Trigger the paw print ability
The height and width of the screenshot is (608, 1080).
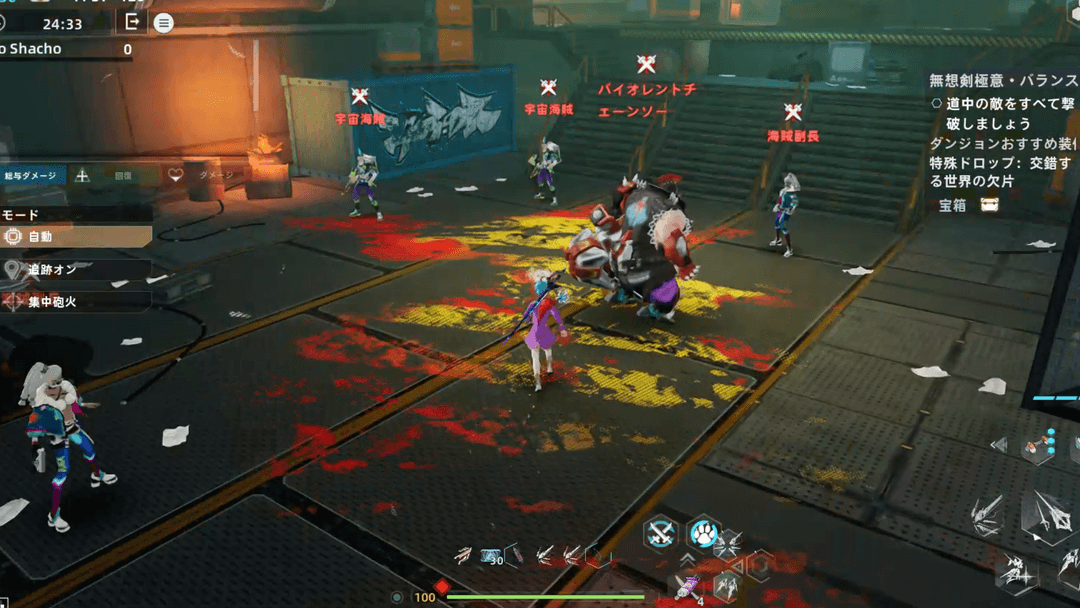click(x=704, y=535)
